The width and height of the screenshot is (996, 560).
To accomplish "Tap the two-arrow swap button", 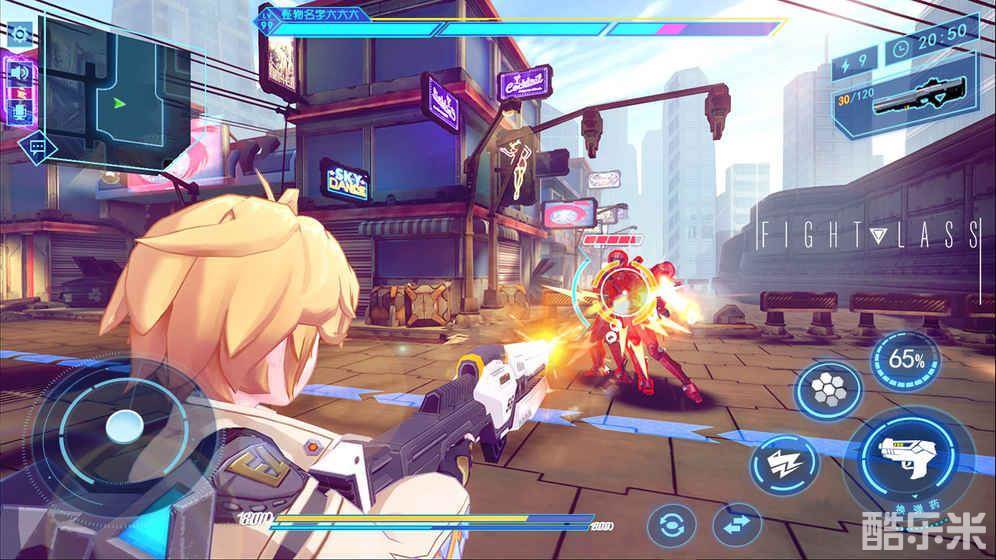I will pos(737,526).
